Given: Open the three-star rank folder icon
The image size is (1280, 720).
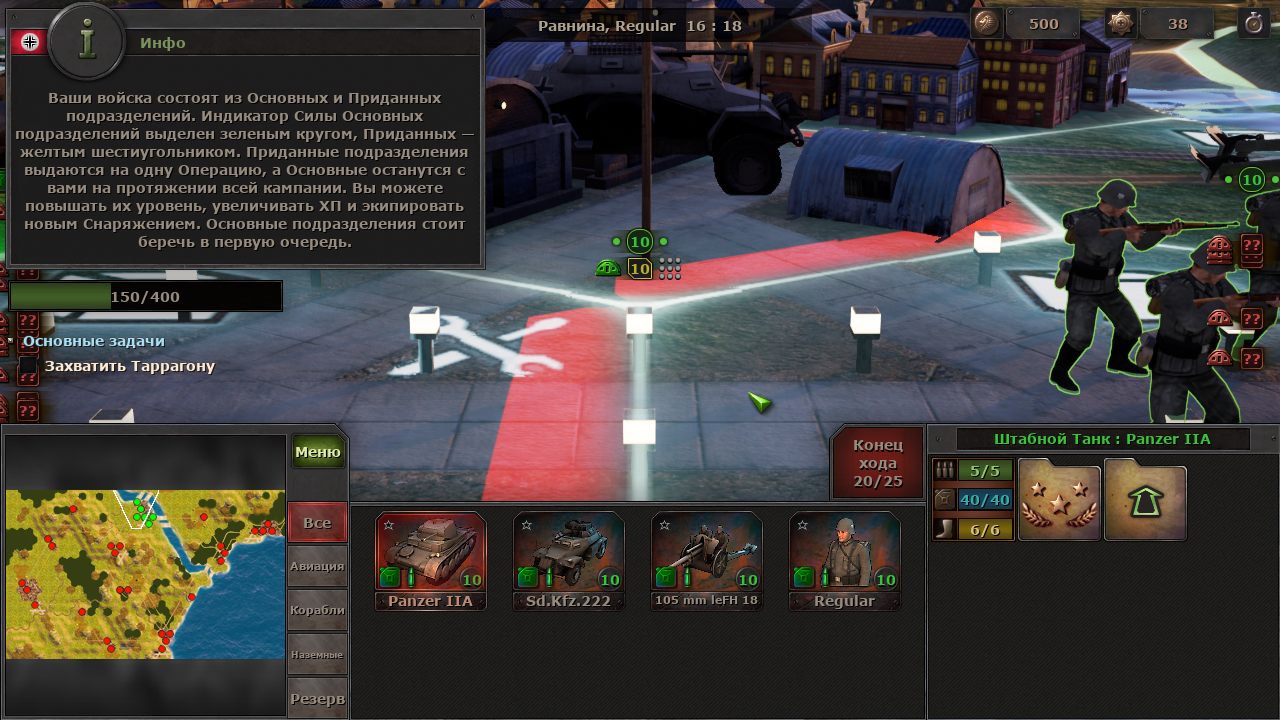Looking at the screenshot, I should tap(1059, 500).
